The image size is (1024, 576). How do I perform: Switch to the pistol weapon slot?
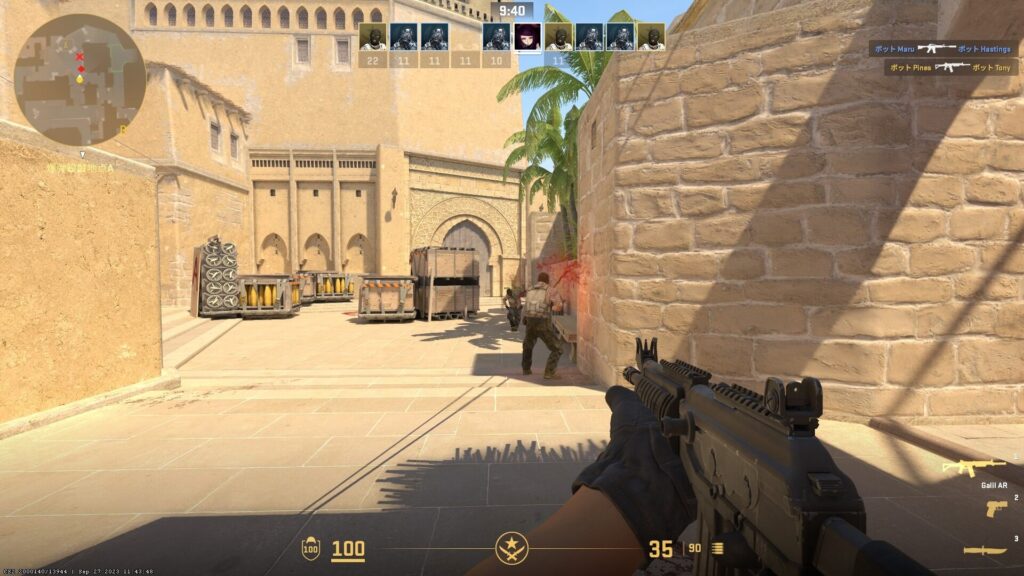pyautogui.click(x=996, y=508)
